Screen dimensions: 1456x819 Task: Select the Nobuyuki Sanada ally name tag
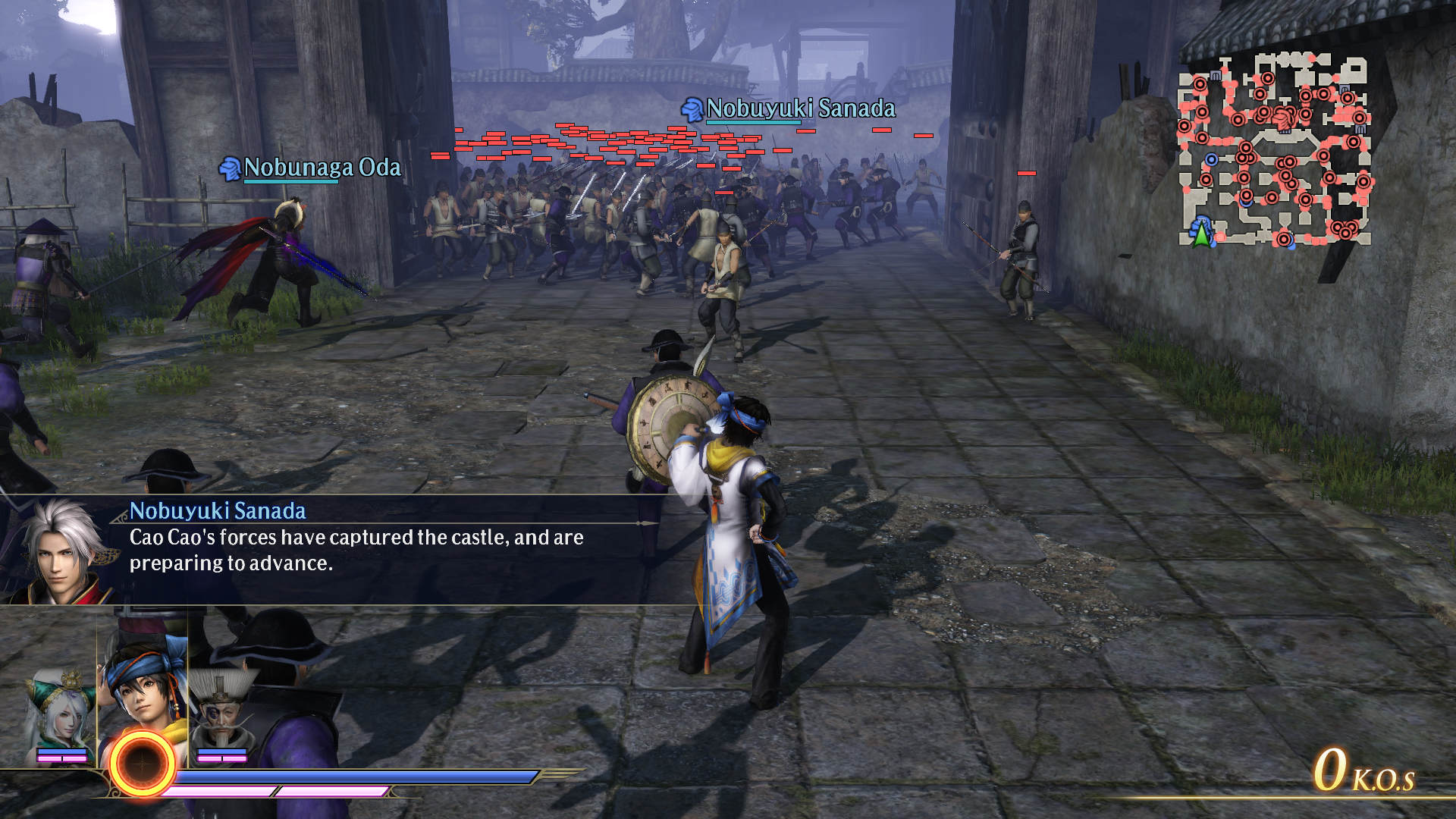click(790, 109)
